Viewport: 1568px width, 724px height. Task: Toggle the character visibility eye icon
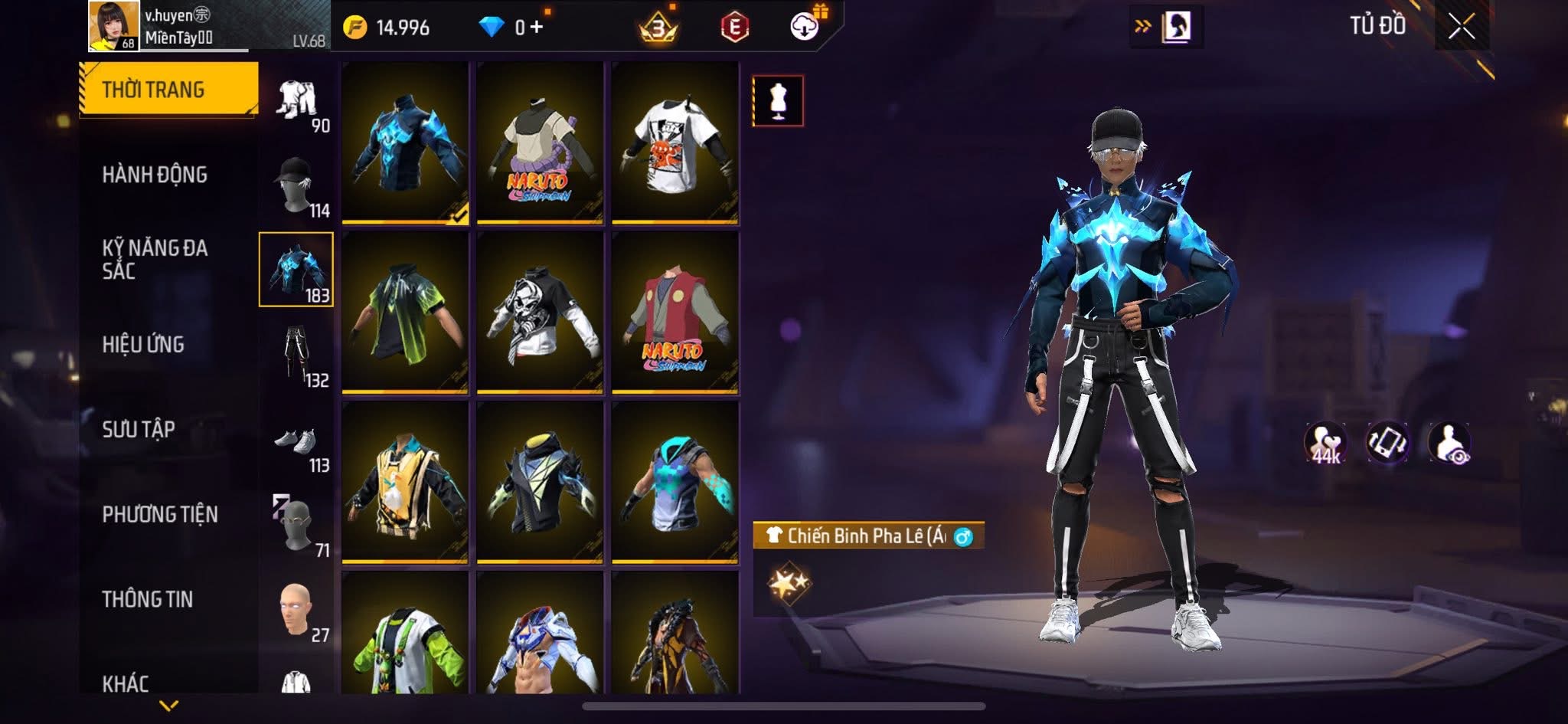point(1449,444)
